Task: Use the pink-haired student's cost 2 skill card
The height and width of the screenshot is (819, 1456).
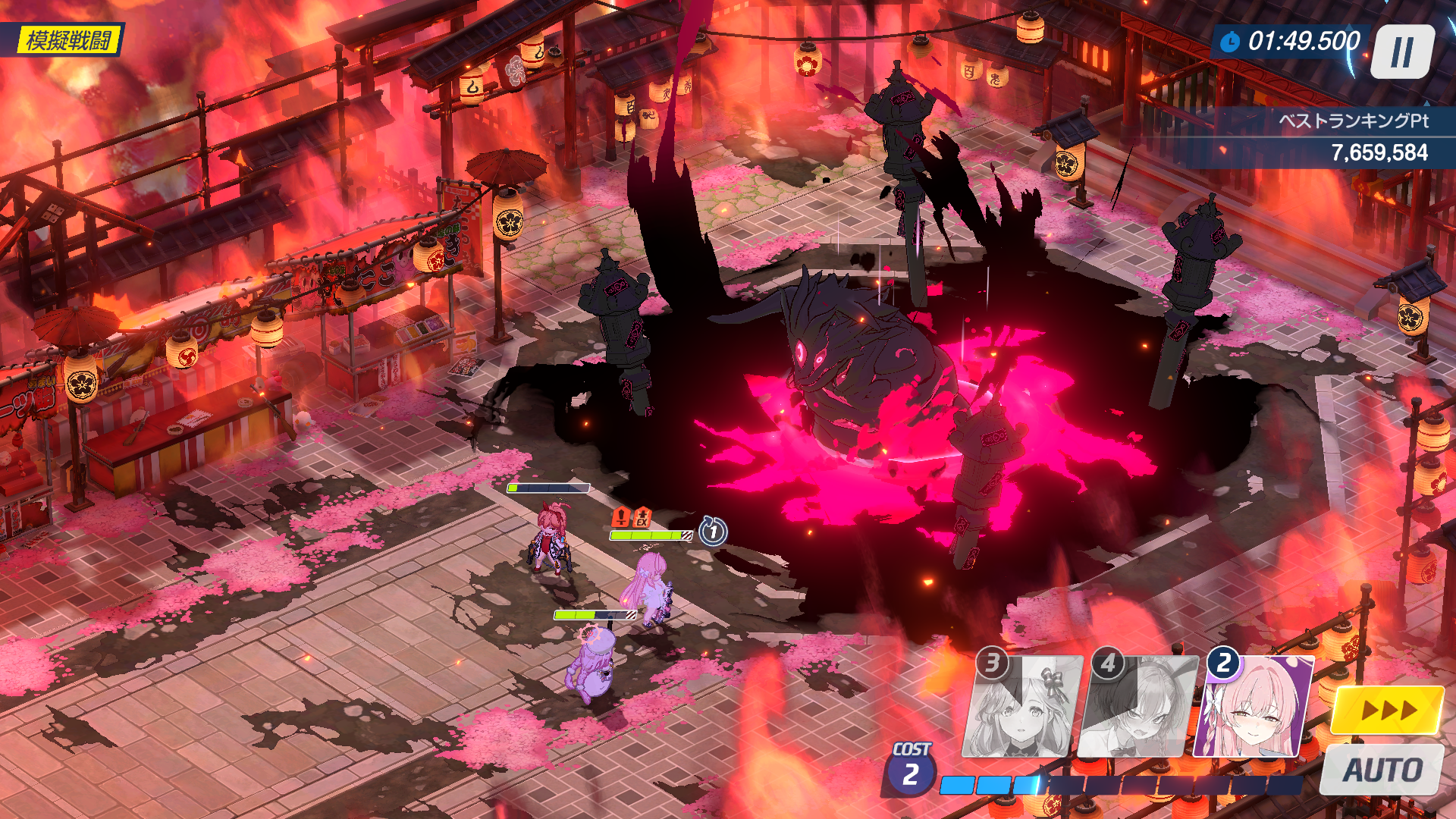Action: [x=1255, y=707]
